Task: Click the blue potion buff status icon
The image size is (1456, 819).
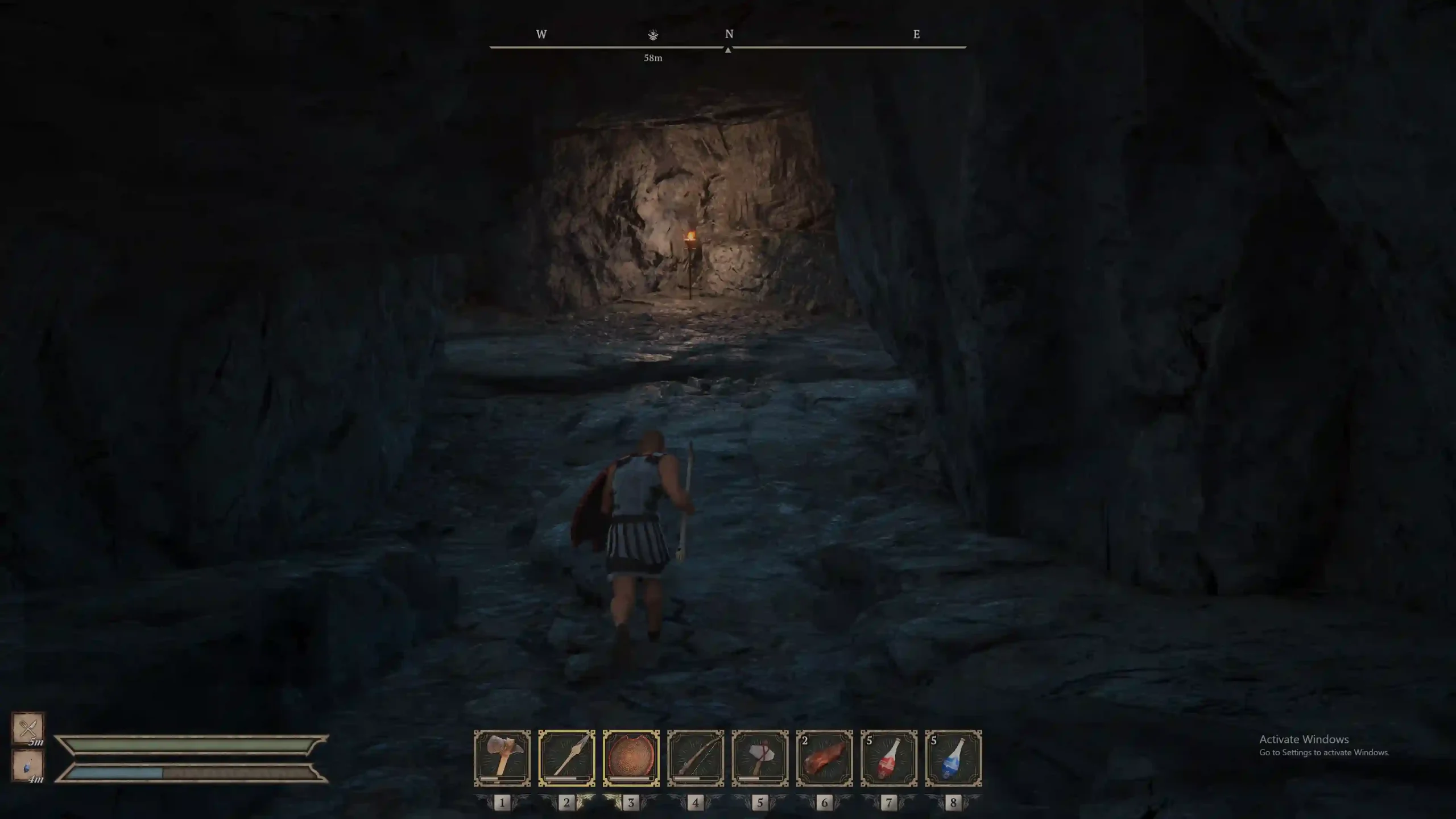Action: [x=28, y=766]
